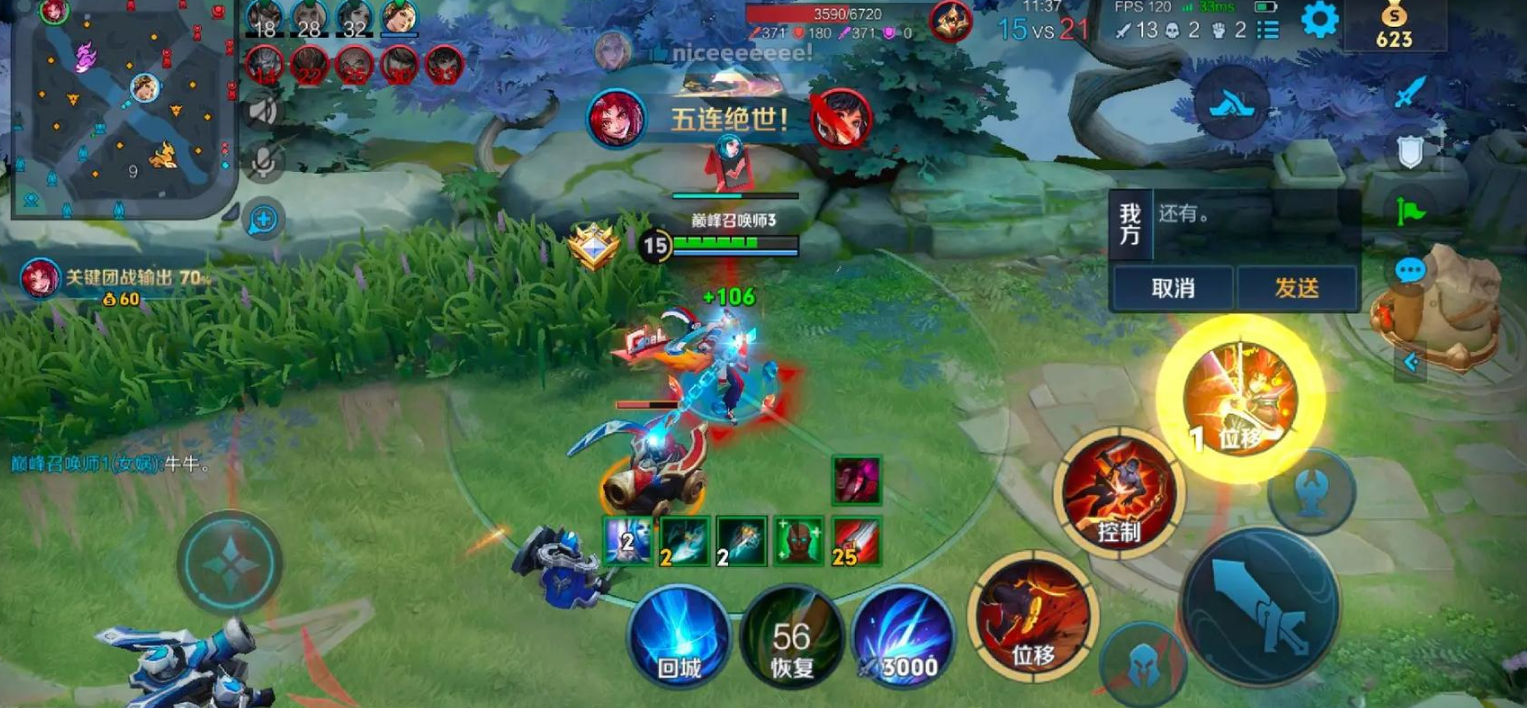This screenshot has width=1527, height=708.
Task: Toggle the muted speaker icon
Action: tap(263, 109)
